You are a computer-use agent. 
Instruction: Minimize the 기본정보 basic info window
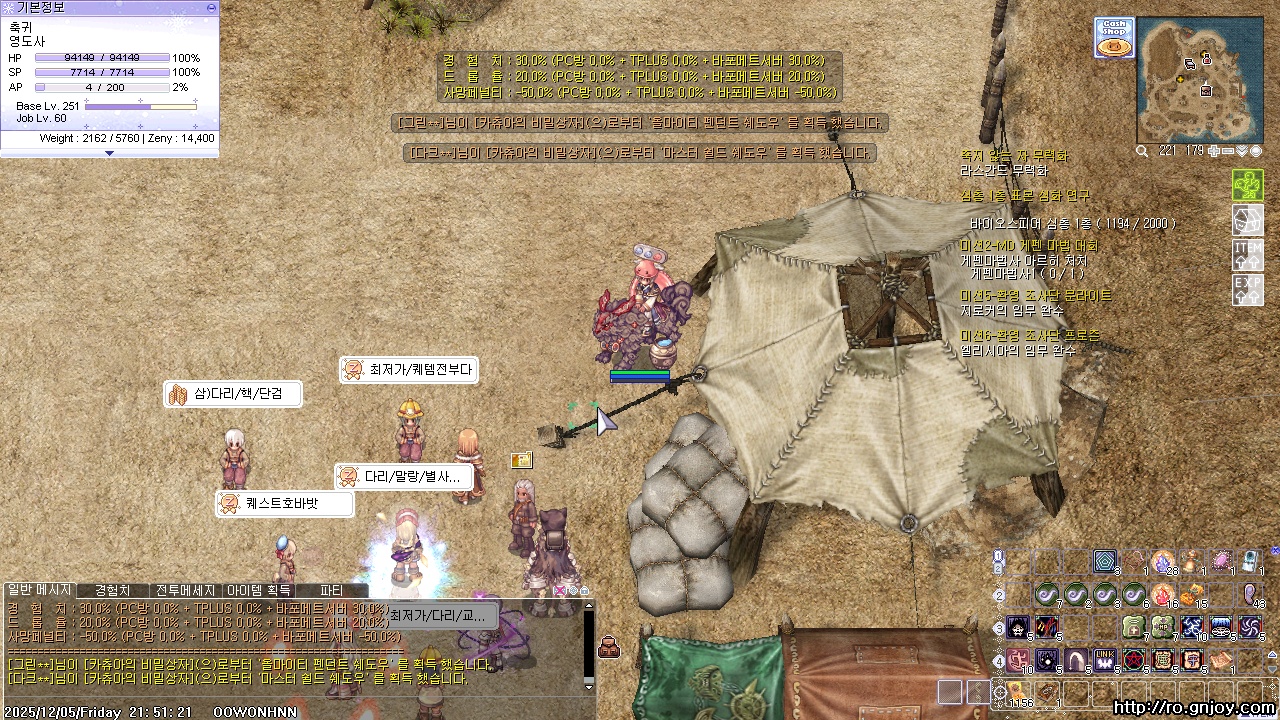point(210,7)
